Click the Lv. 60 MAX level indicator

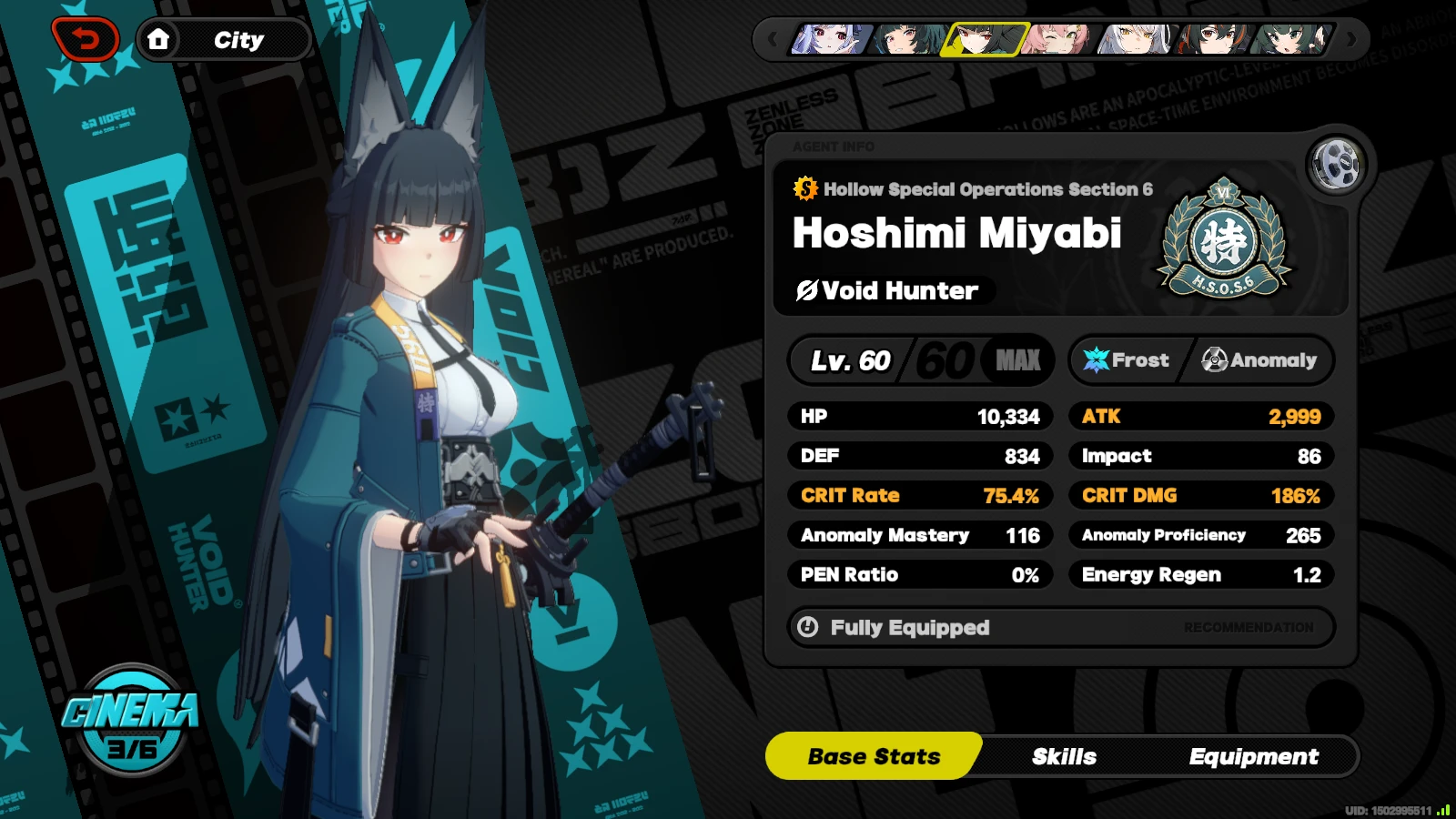pos(921,359)
